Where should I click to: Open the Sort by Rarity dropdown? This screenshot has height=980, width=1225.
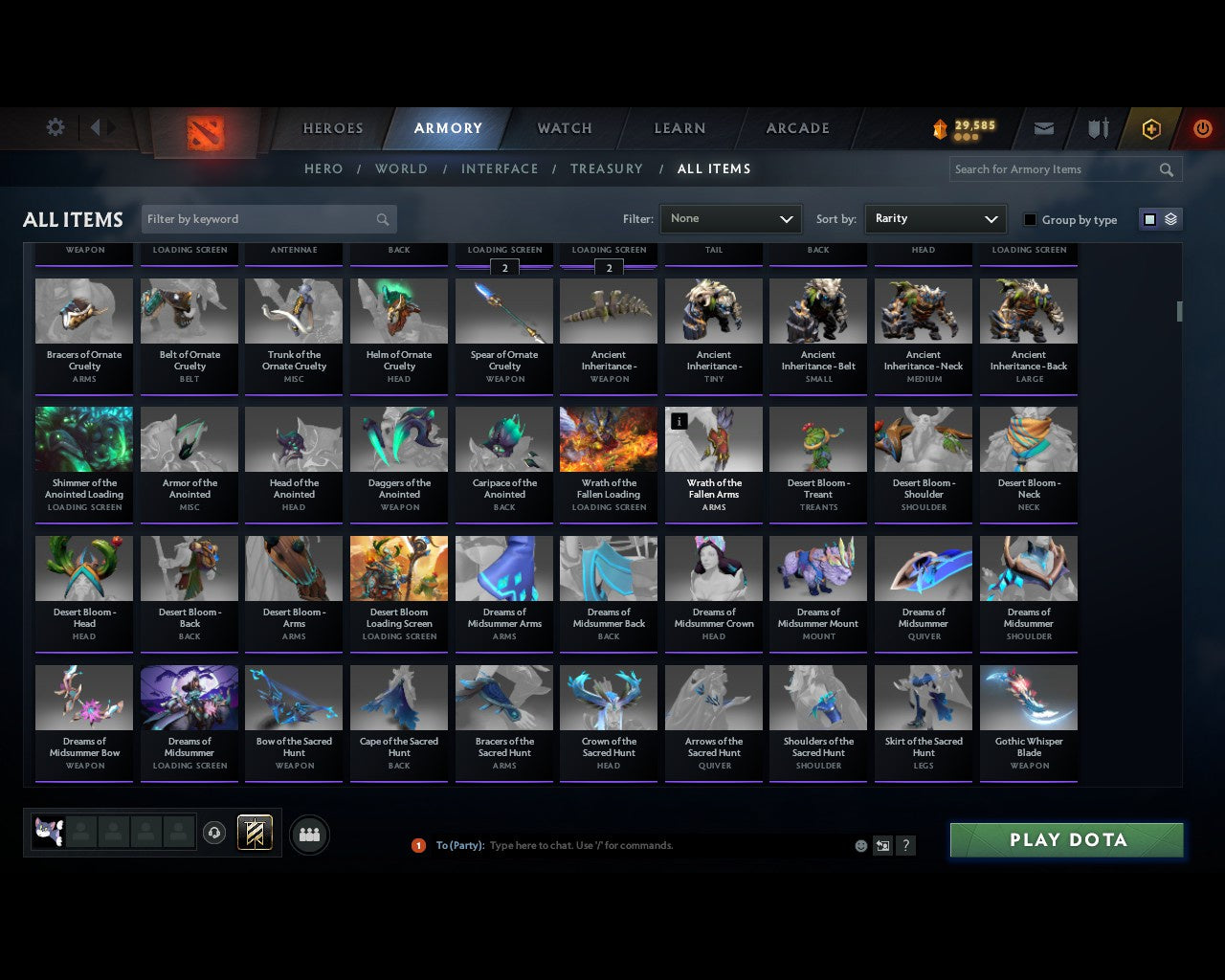click(935, 218)
